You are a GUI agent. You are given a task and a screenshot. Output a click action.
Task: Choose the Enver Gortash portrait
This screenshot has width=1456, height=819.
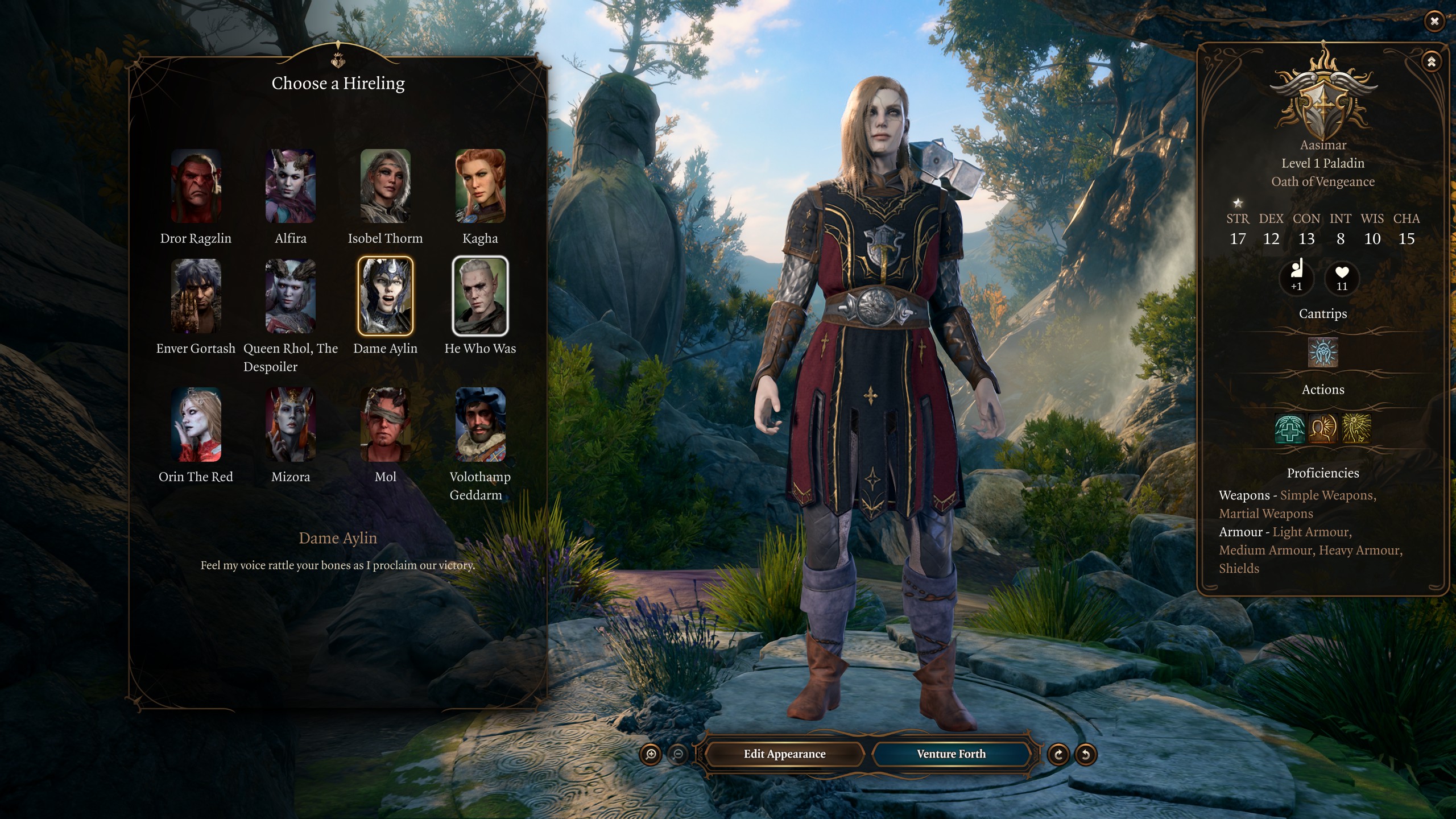click(196, 296)
